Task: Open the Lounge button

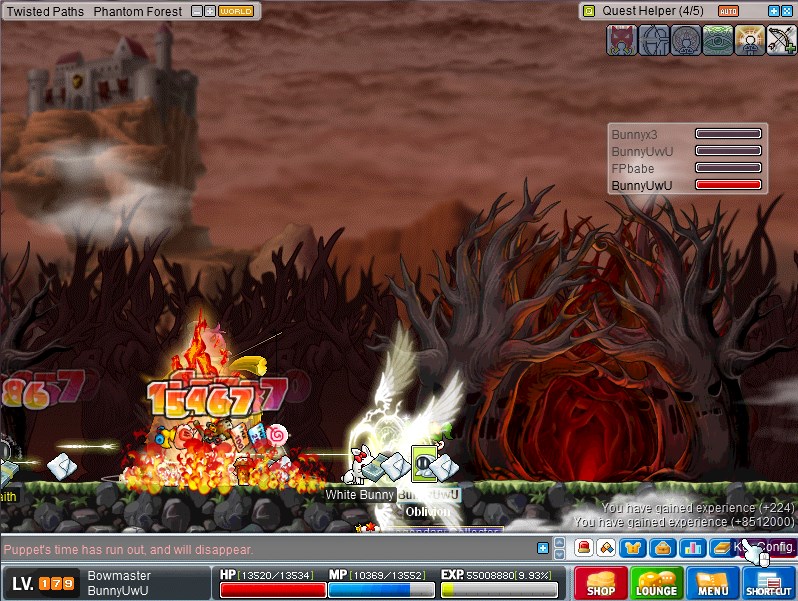Action: click(656, 583)
